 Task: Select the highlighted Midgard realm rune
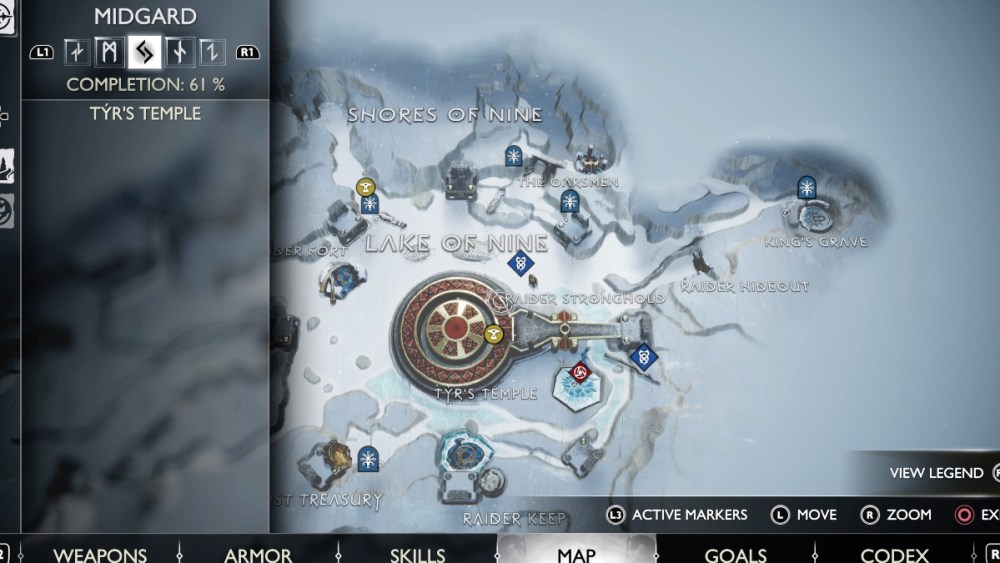(143, 50)
